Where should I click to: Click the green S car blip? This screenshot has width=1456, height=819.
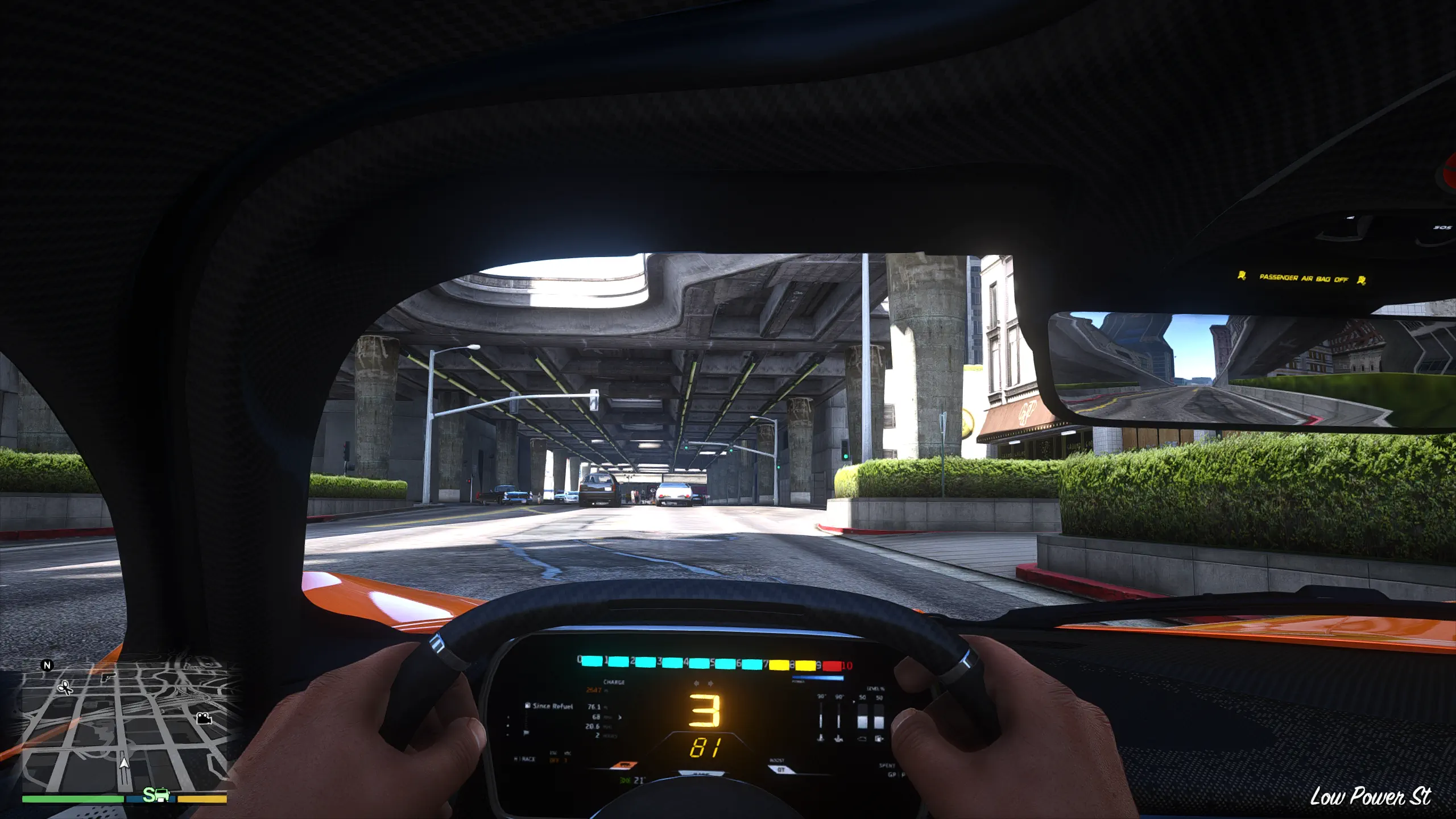pos(156,795)
